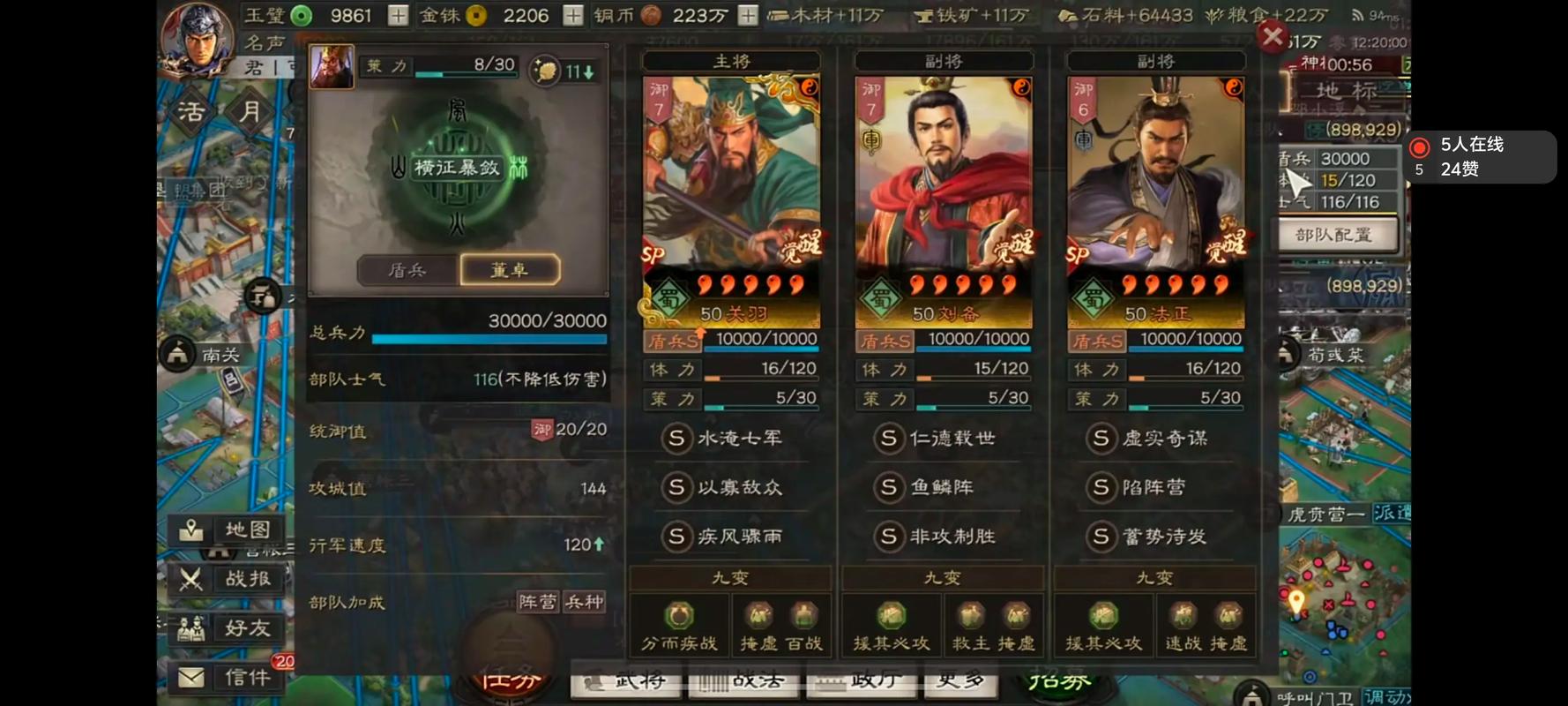Image resolution: width=1568 pixels, height=706 pixels.
Task: Click the 粮食 grain resource icon
Action: (x=1214, y=15)
